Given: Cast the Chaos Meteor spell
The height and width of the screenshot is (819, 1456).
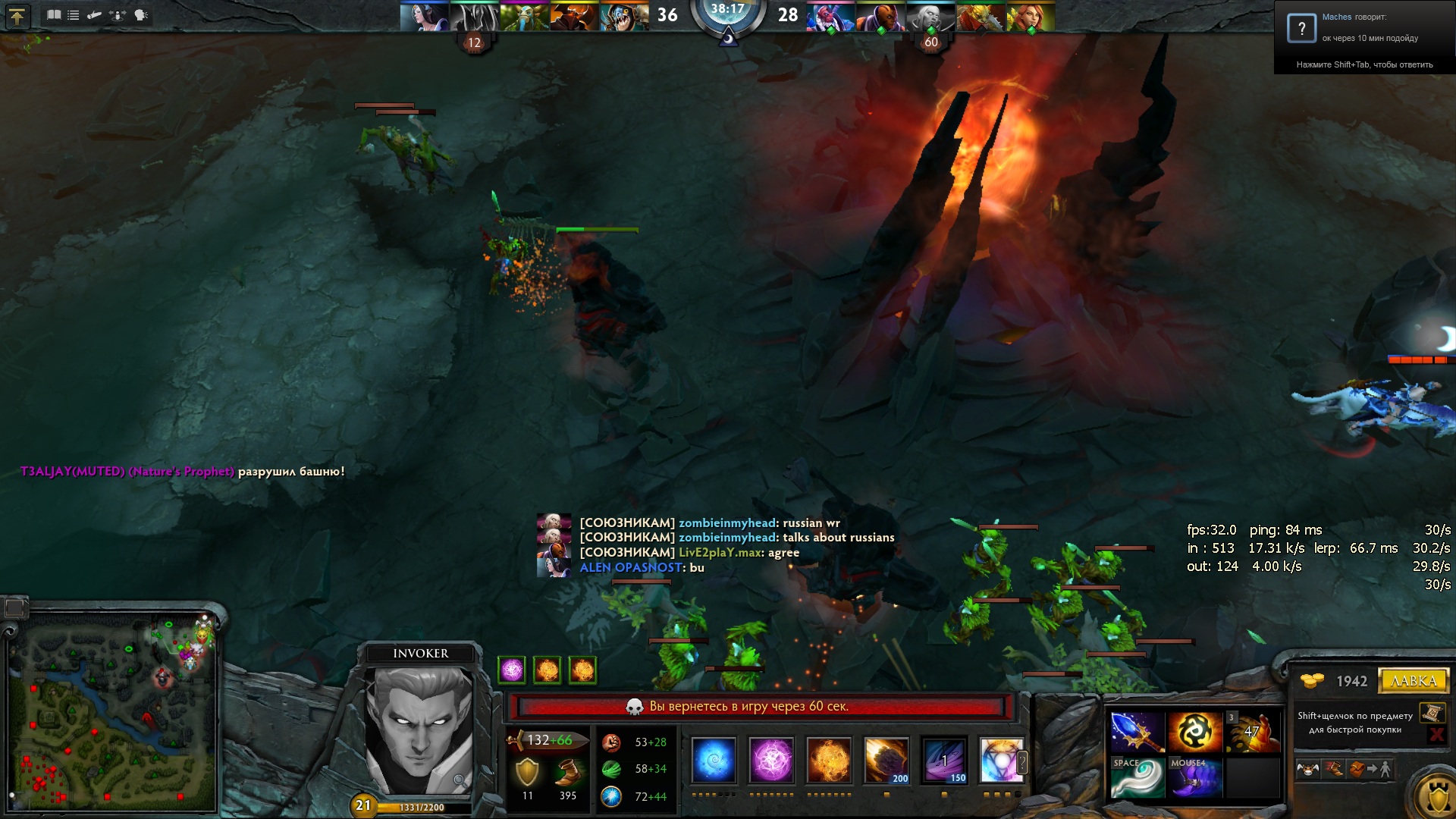Looking at the screenshot, I should [x=886, y=760].
